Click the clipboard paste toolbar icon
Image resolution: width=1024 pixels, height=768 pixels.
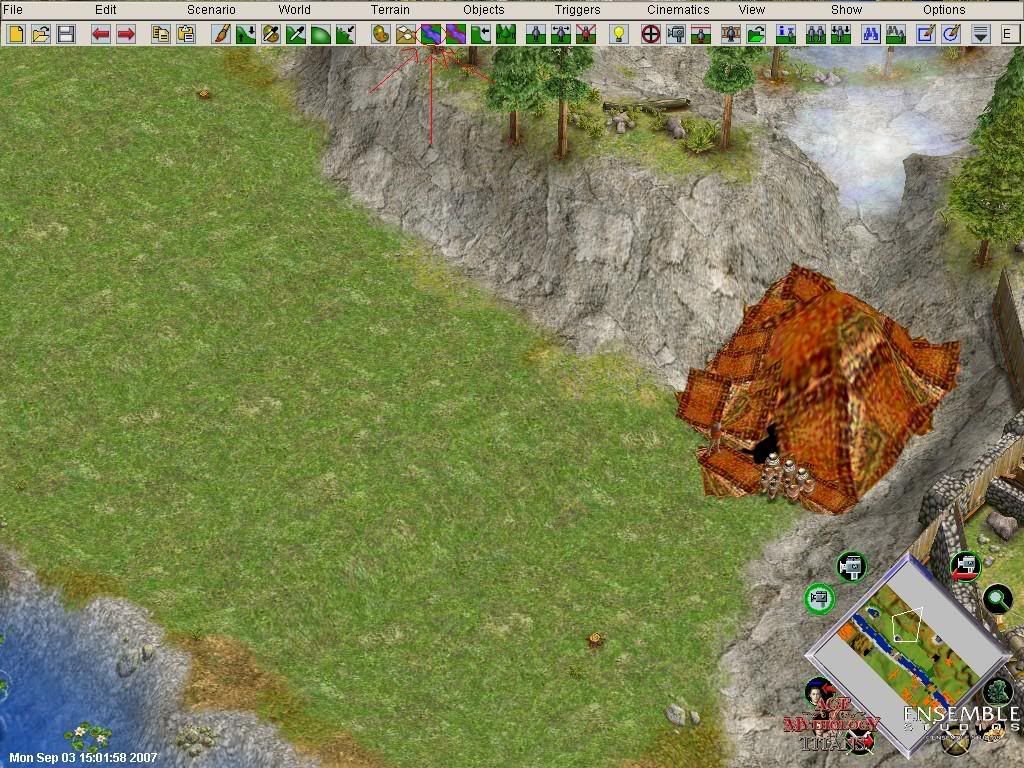186,34
